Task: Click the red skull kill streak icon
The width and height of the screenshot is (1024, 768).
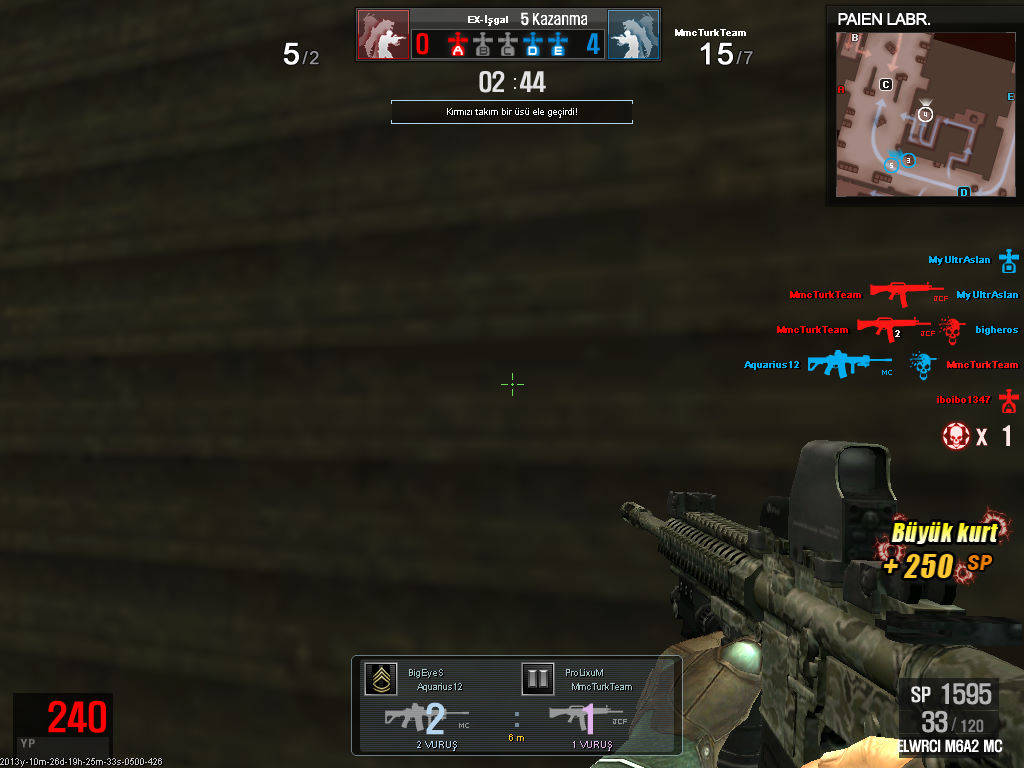Action: coord(957,436)
